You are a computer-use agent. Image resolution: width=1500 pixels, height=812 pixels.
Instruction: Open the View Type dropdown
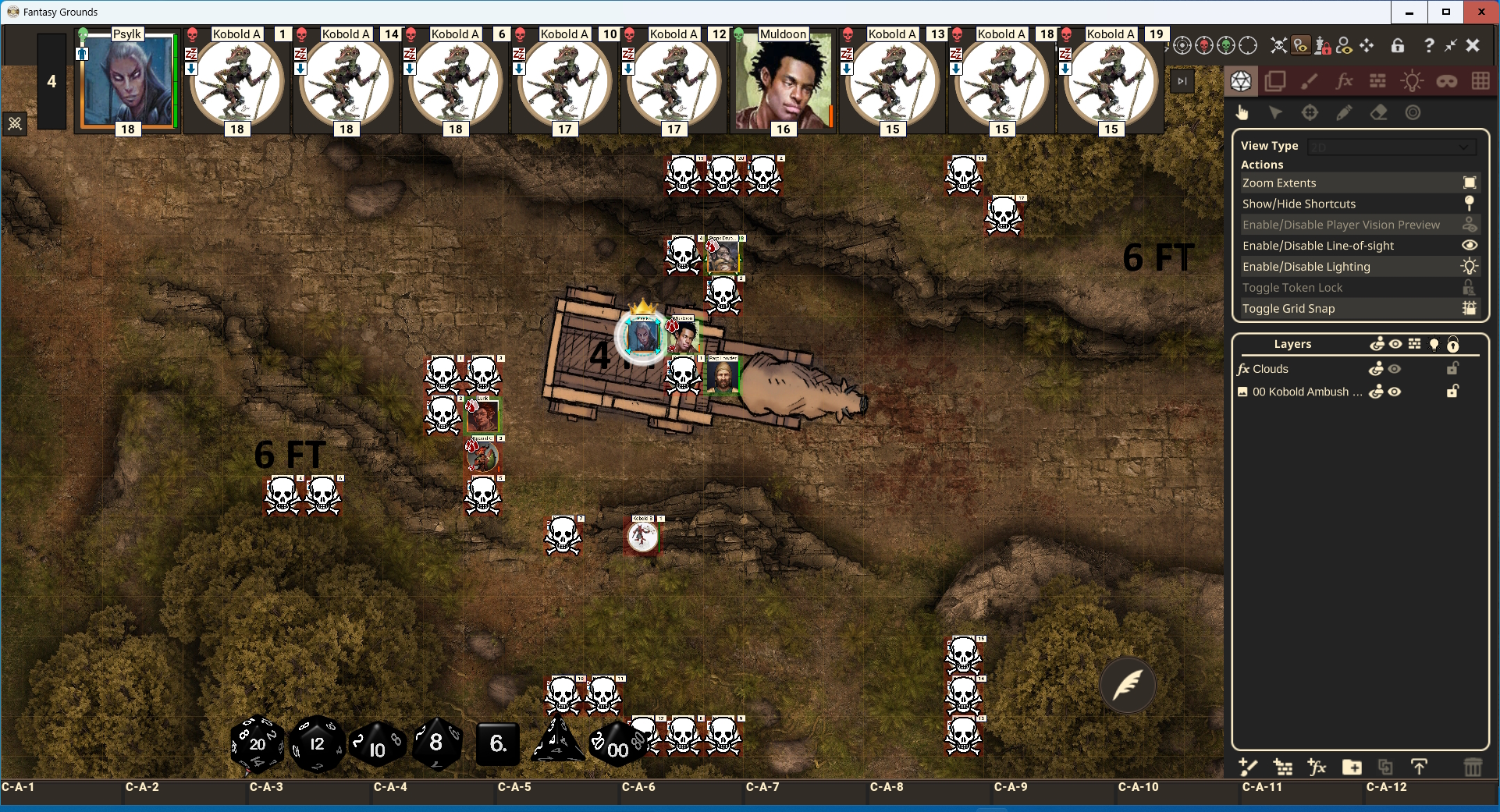pyautogui.click(x=1392, y=147)
